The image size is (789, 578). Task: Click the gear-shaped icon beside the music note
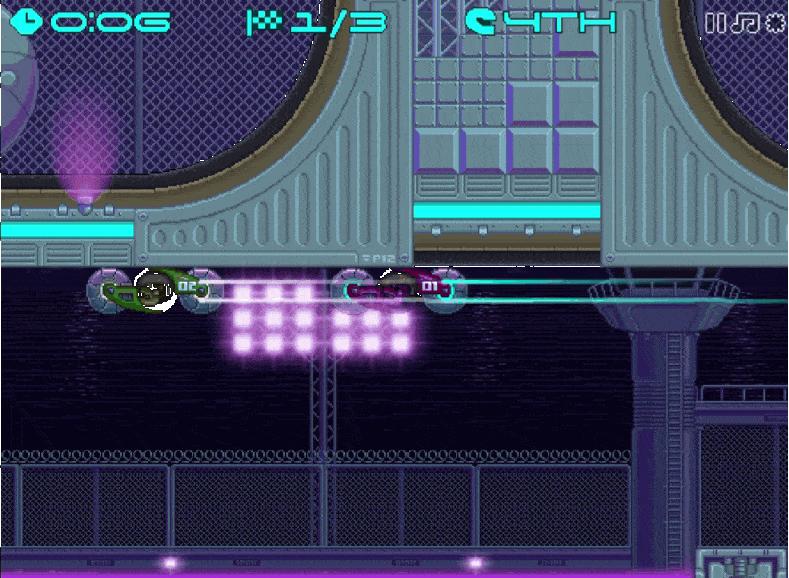775,23
